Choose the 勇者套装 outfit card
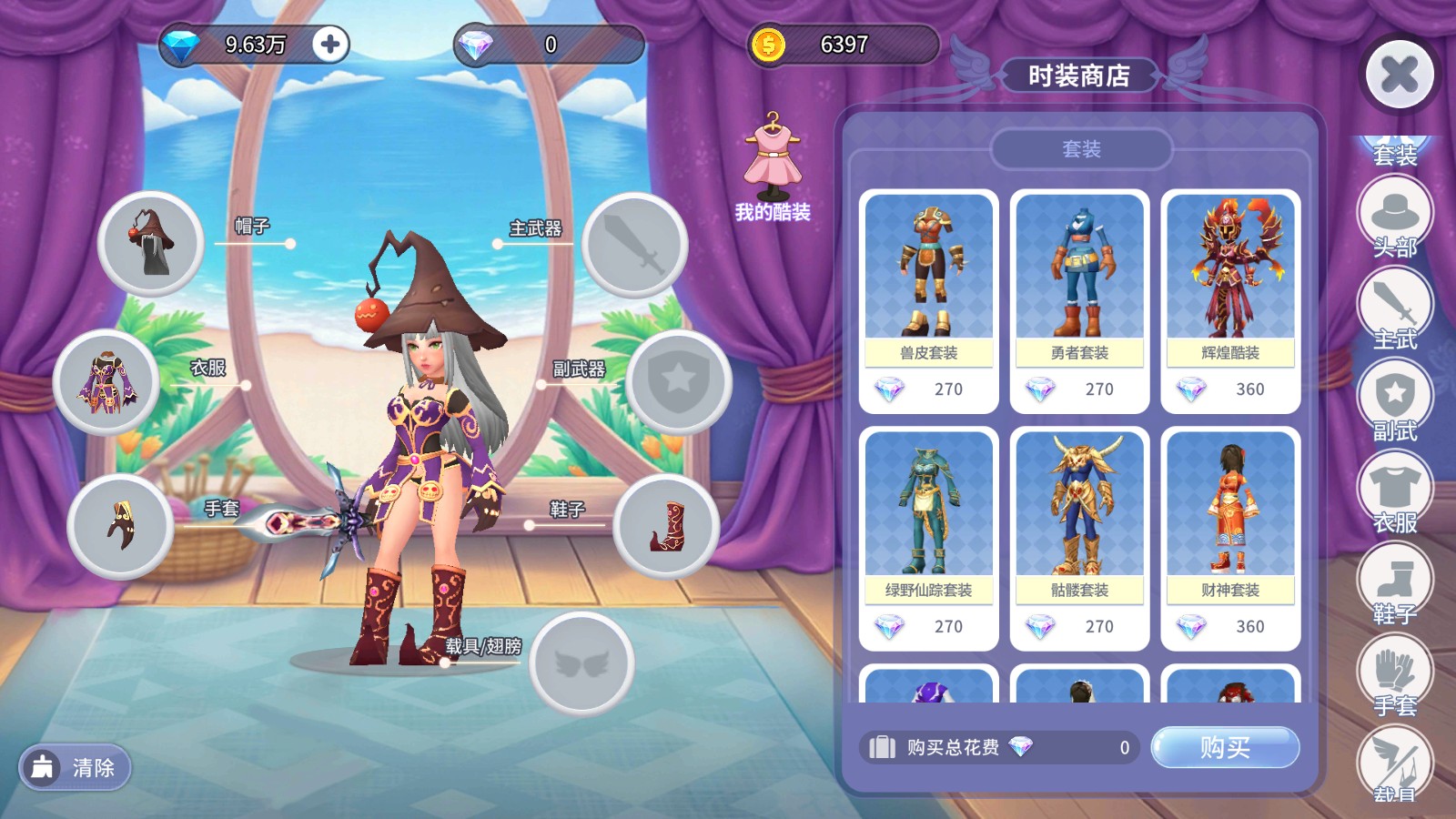1456x819 pixels. (1079, 300)
